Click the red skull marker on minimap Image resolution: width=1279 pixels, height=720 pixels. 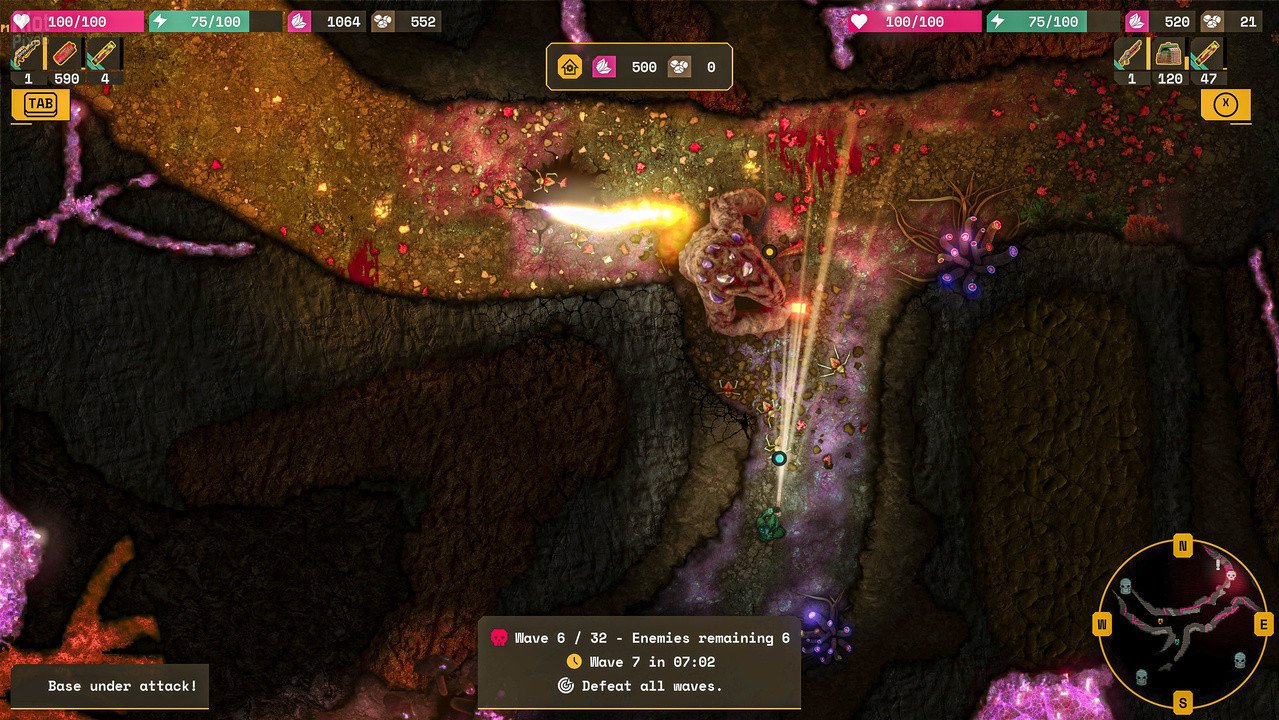tap(1231, 576)
